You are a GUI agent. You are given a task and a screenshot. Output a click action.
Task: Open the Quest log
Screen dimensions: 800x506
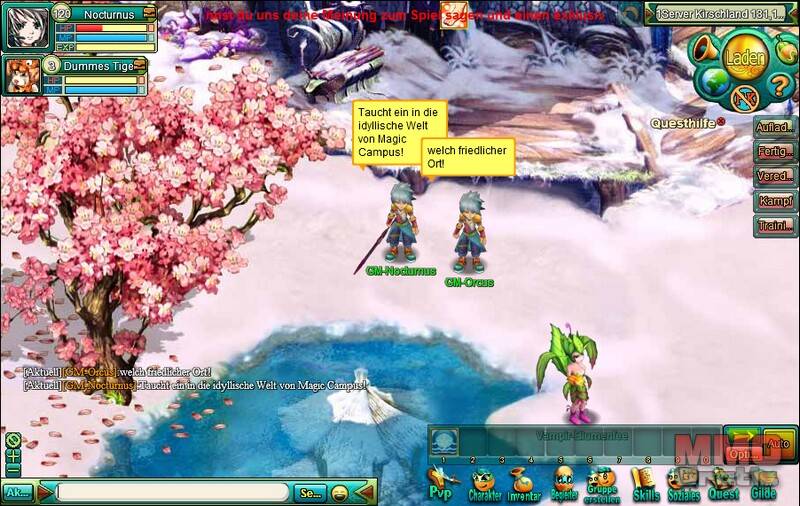(723, 484)
